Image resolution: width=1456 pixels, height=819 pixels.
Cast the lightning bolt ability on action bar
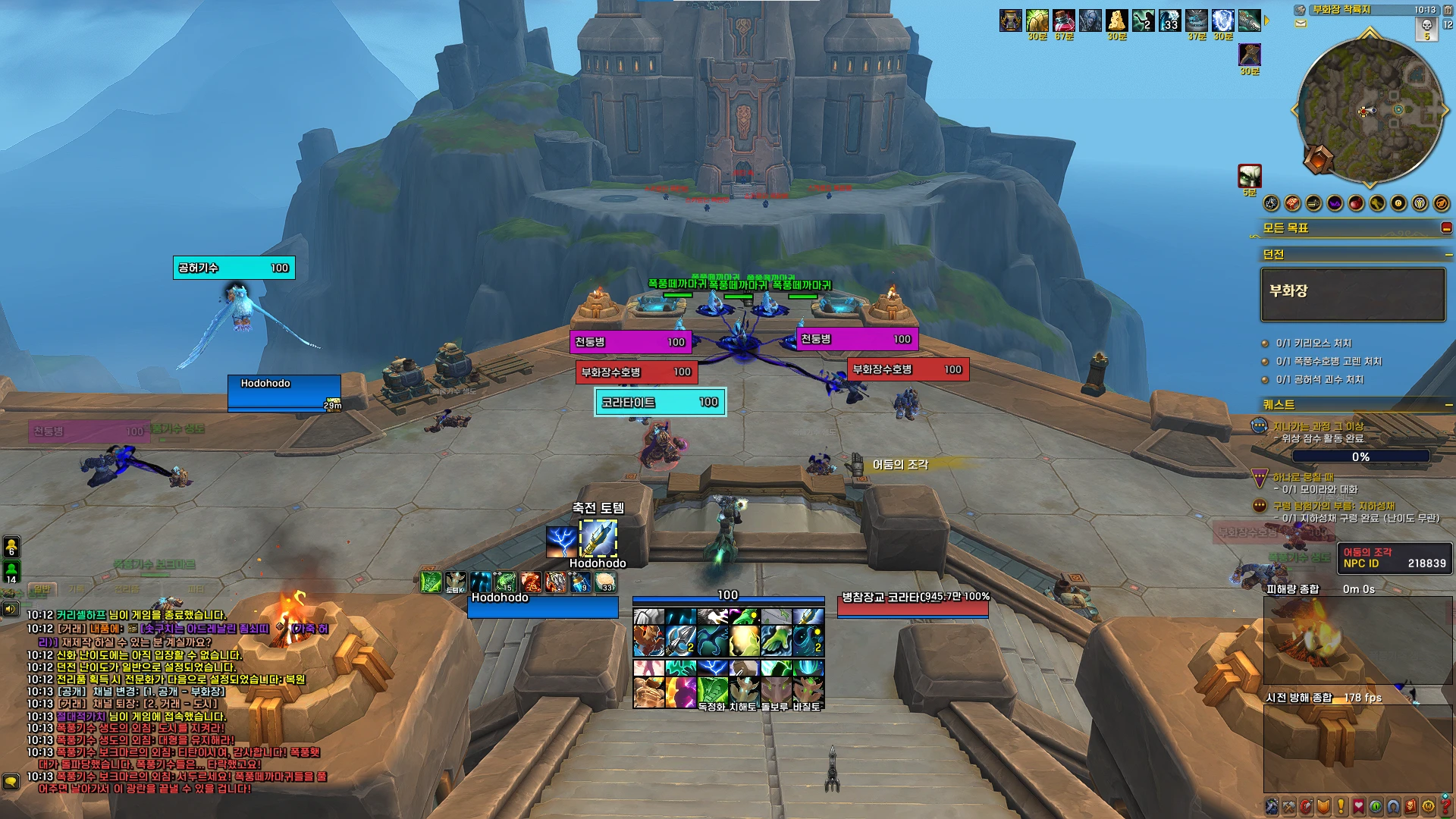click(712, 668)
